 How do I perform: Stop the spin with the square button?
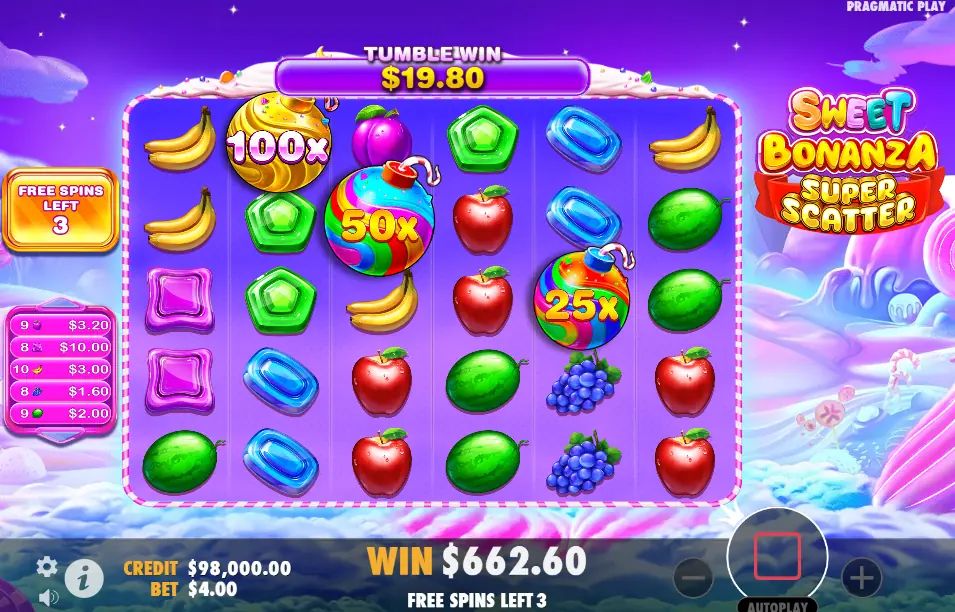click(777, 556)
